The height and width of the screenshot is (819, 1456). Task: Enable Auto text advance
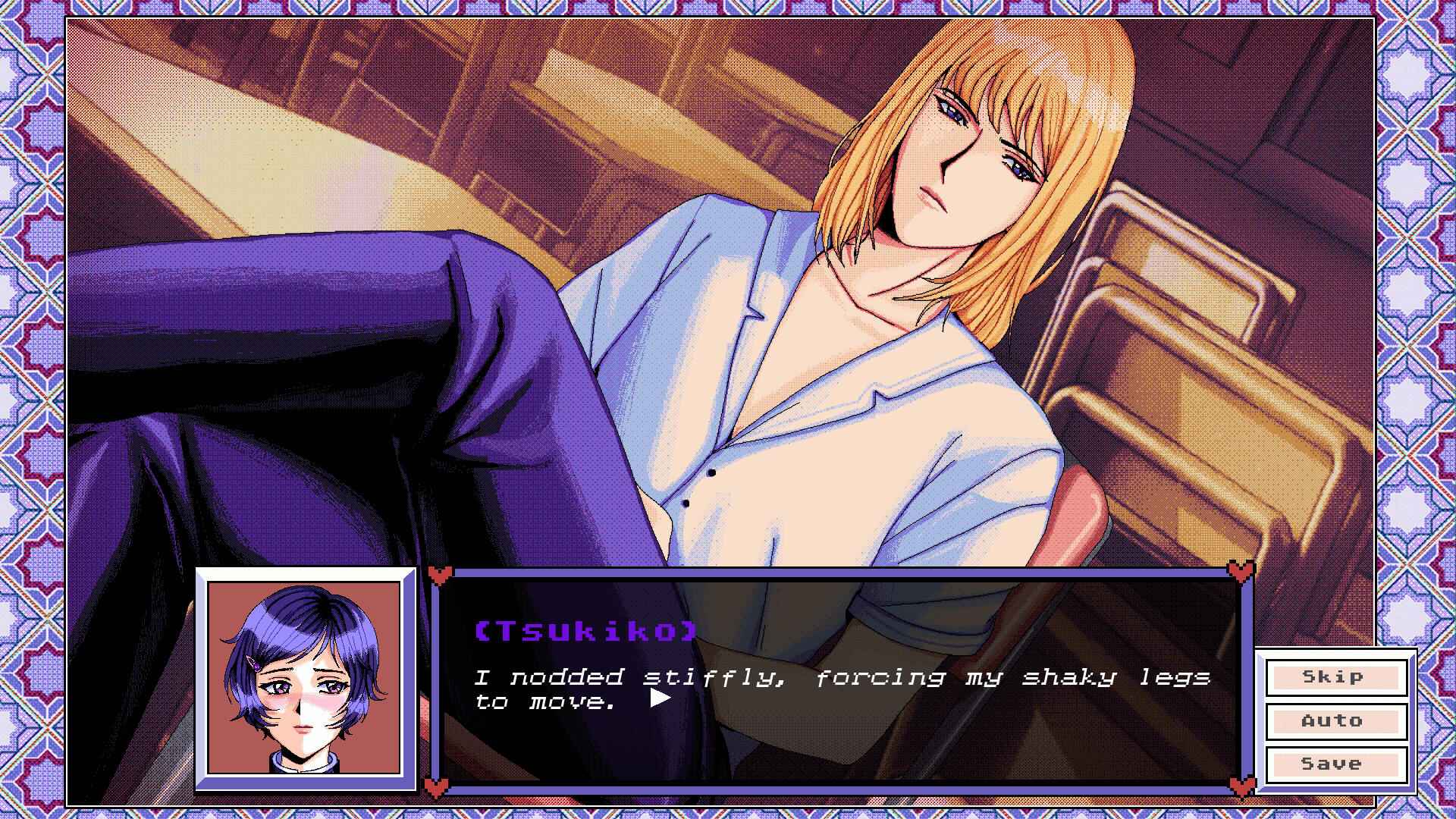point(1335,721)
